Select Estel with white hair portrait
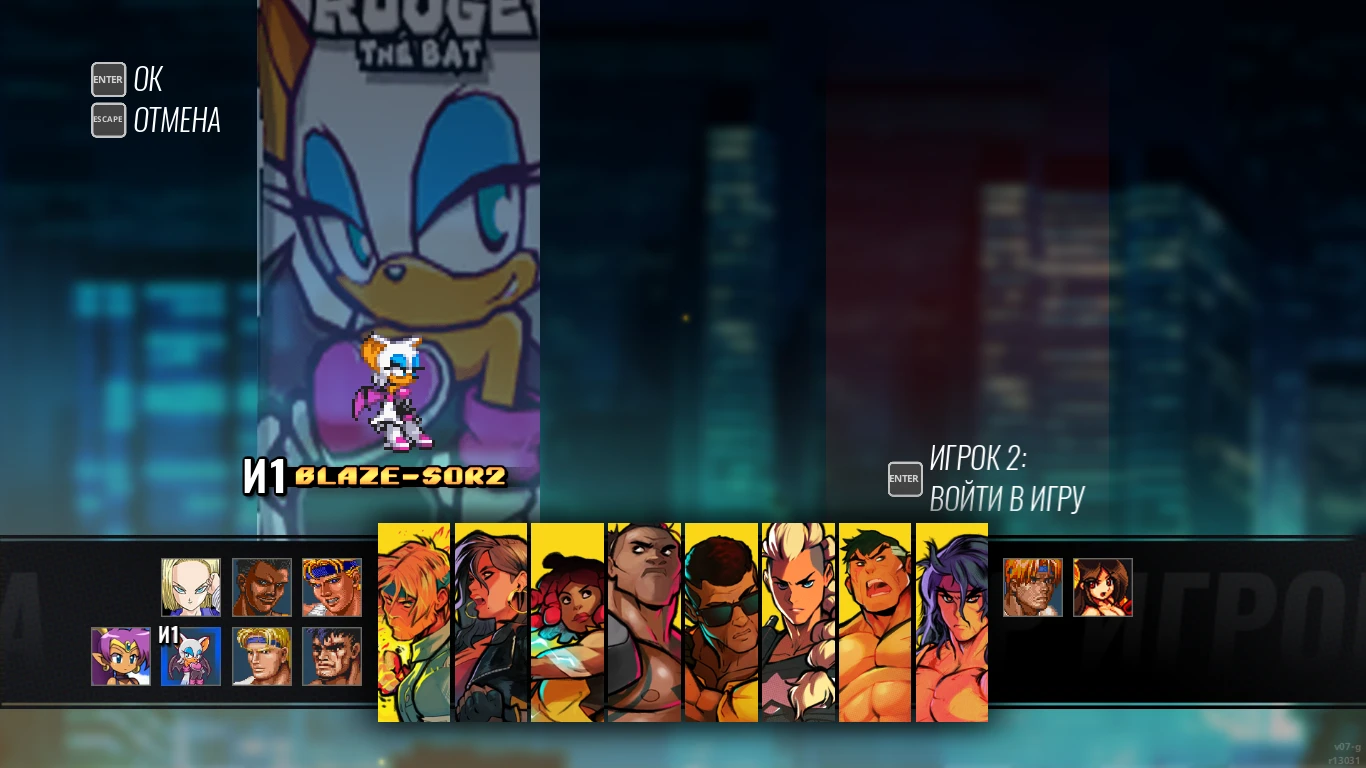1366x768 pixels. [798, 620]
